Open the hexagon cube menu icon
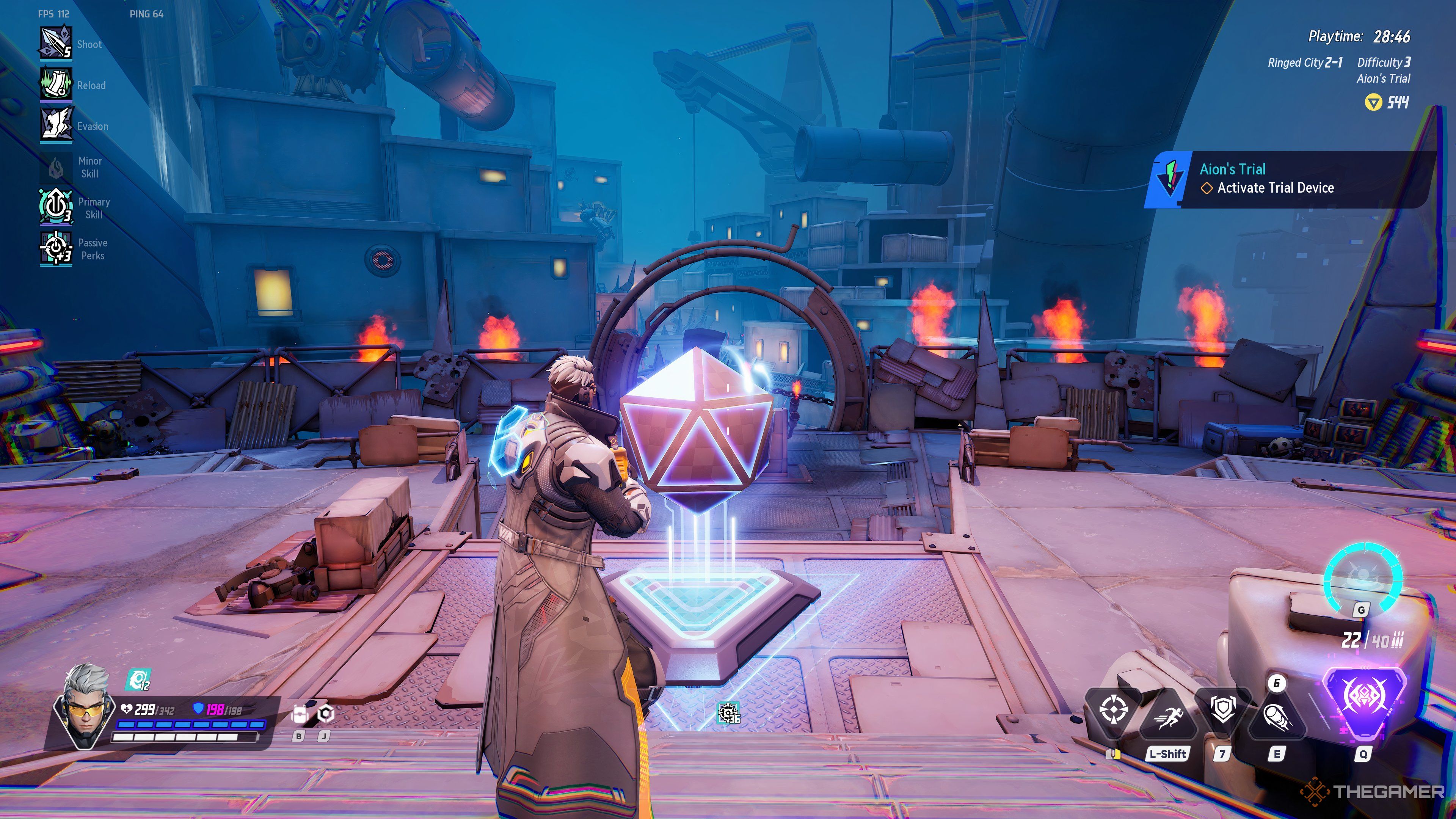Viewport: 1456px width, 819px height. coord(326,714)
